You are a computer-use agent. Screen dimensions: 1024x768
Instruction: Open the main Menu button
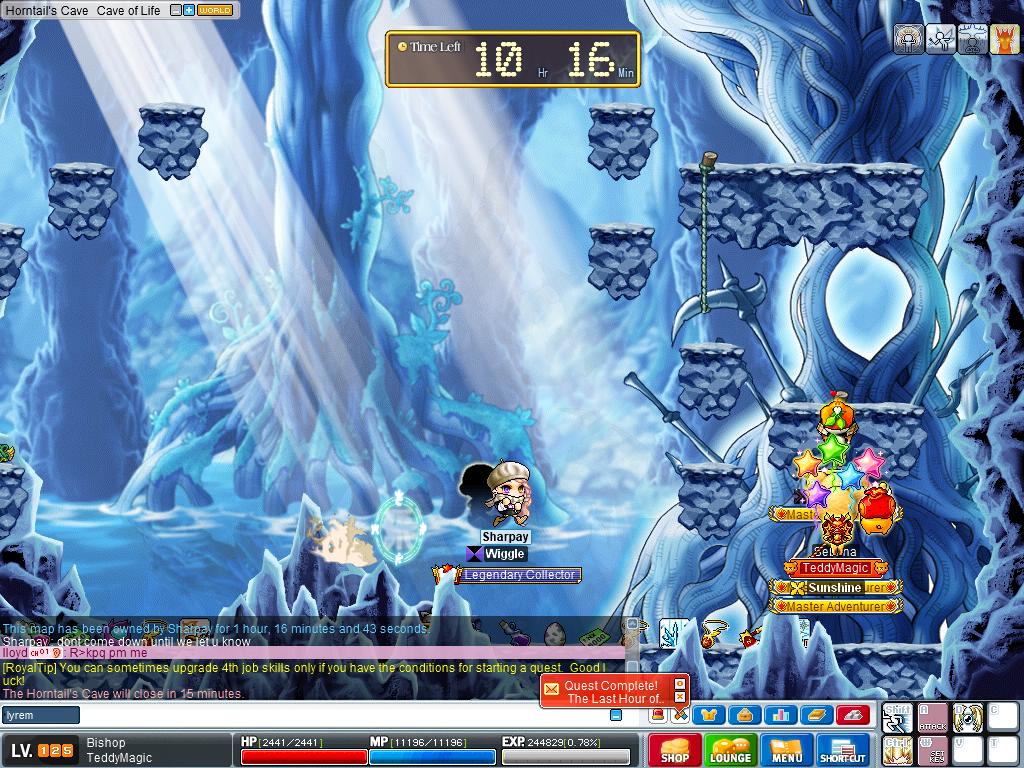[x=787, y=750]
